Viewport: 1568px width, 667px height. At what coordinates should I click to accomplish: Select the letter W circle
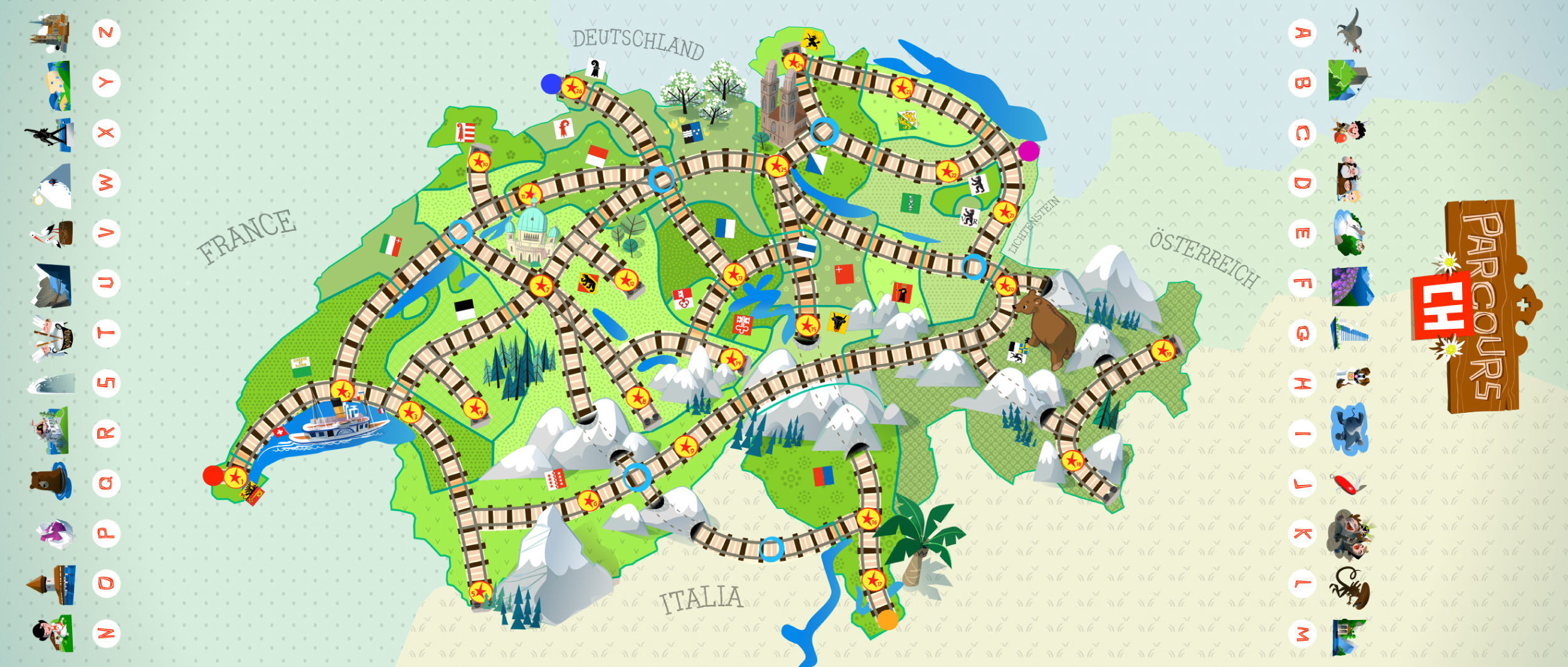106,183
